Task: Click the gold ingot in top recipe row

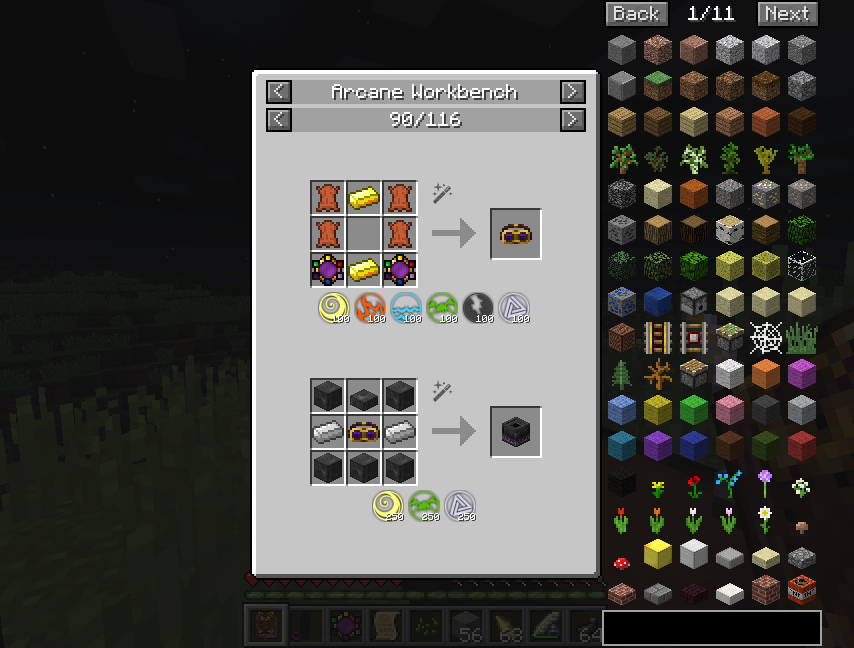Action: [x=364, y=198]
